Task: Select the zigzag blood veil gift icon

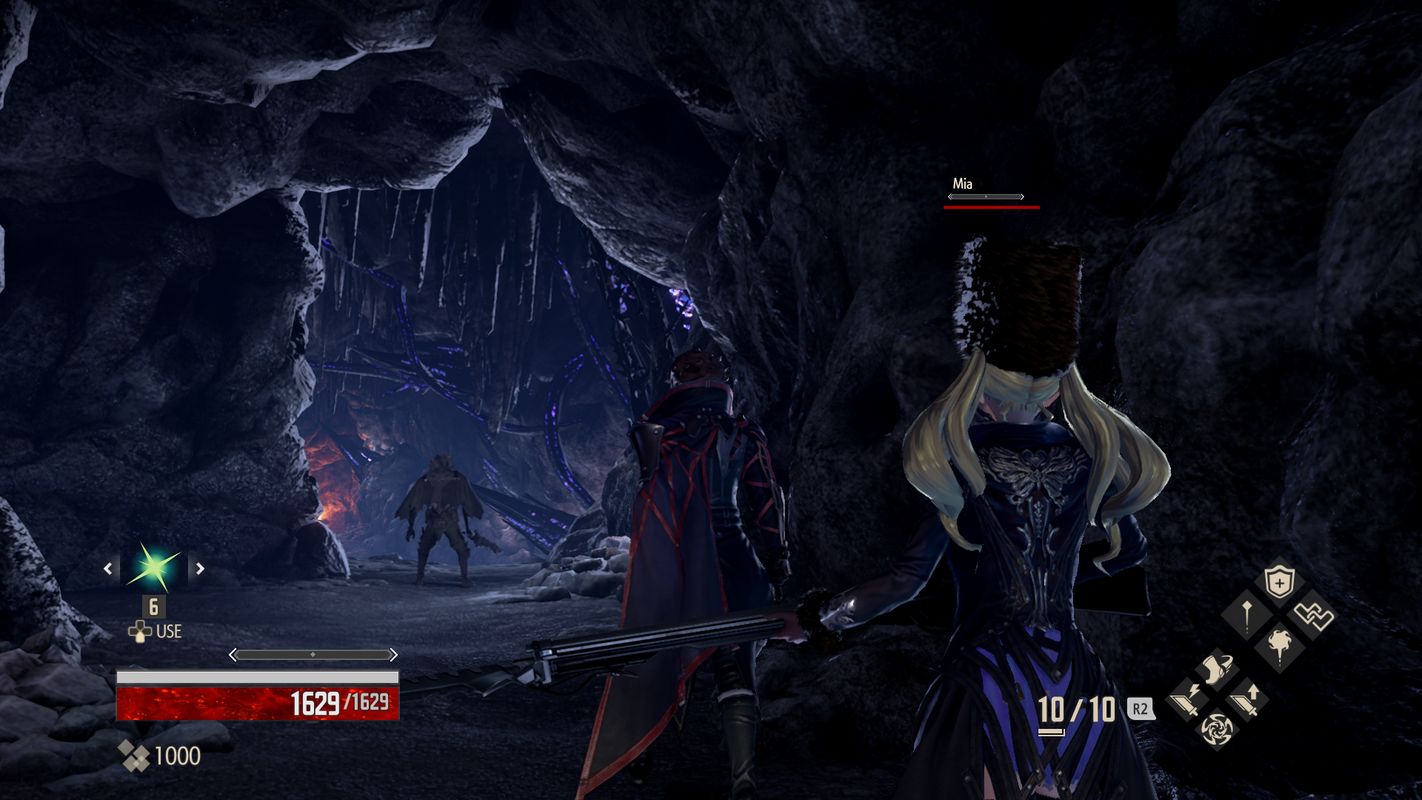Action: [x=1316, y=613]
